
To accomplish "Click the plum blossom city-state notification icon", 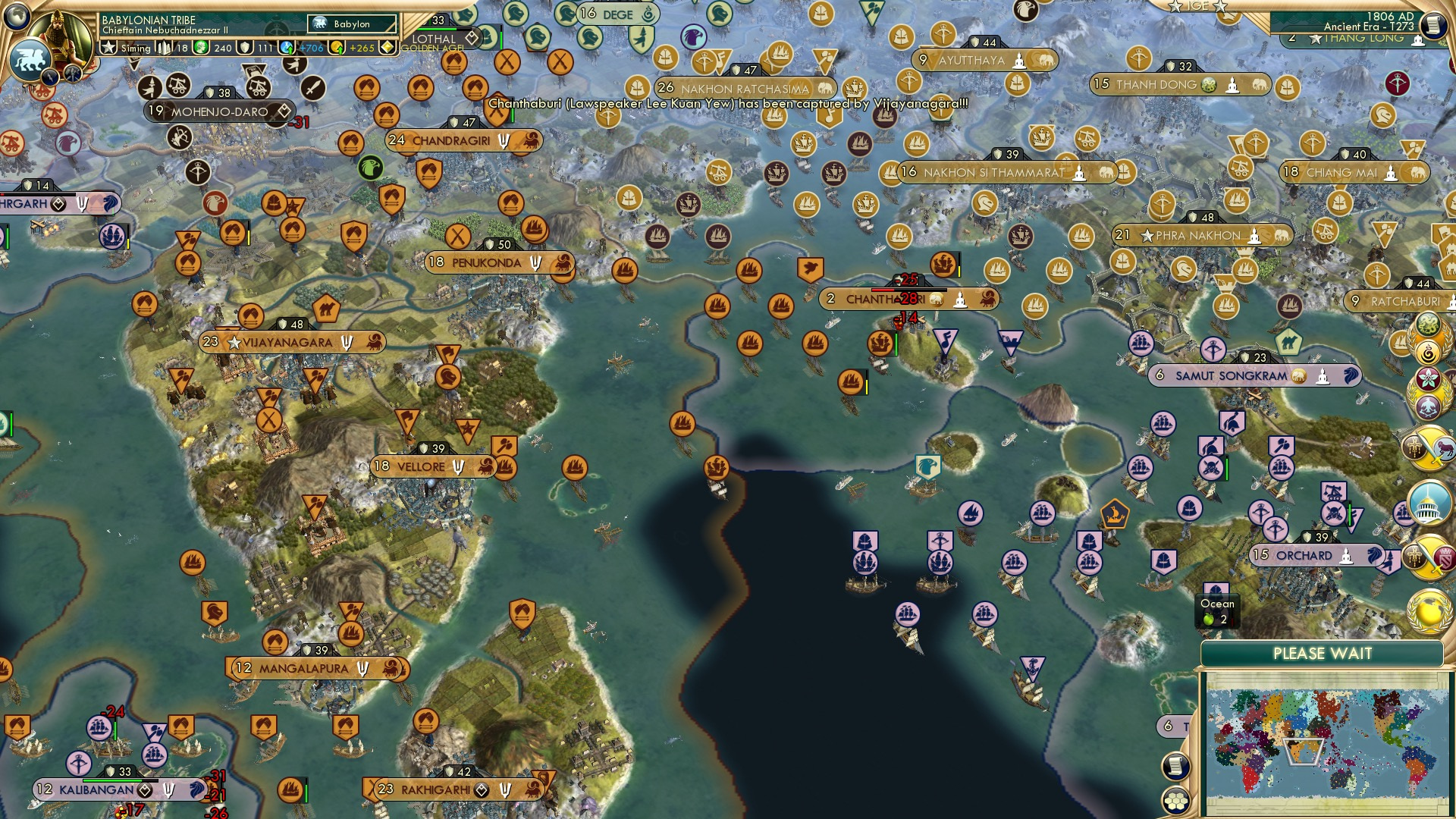I will (1429, 379).
